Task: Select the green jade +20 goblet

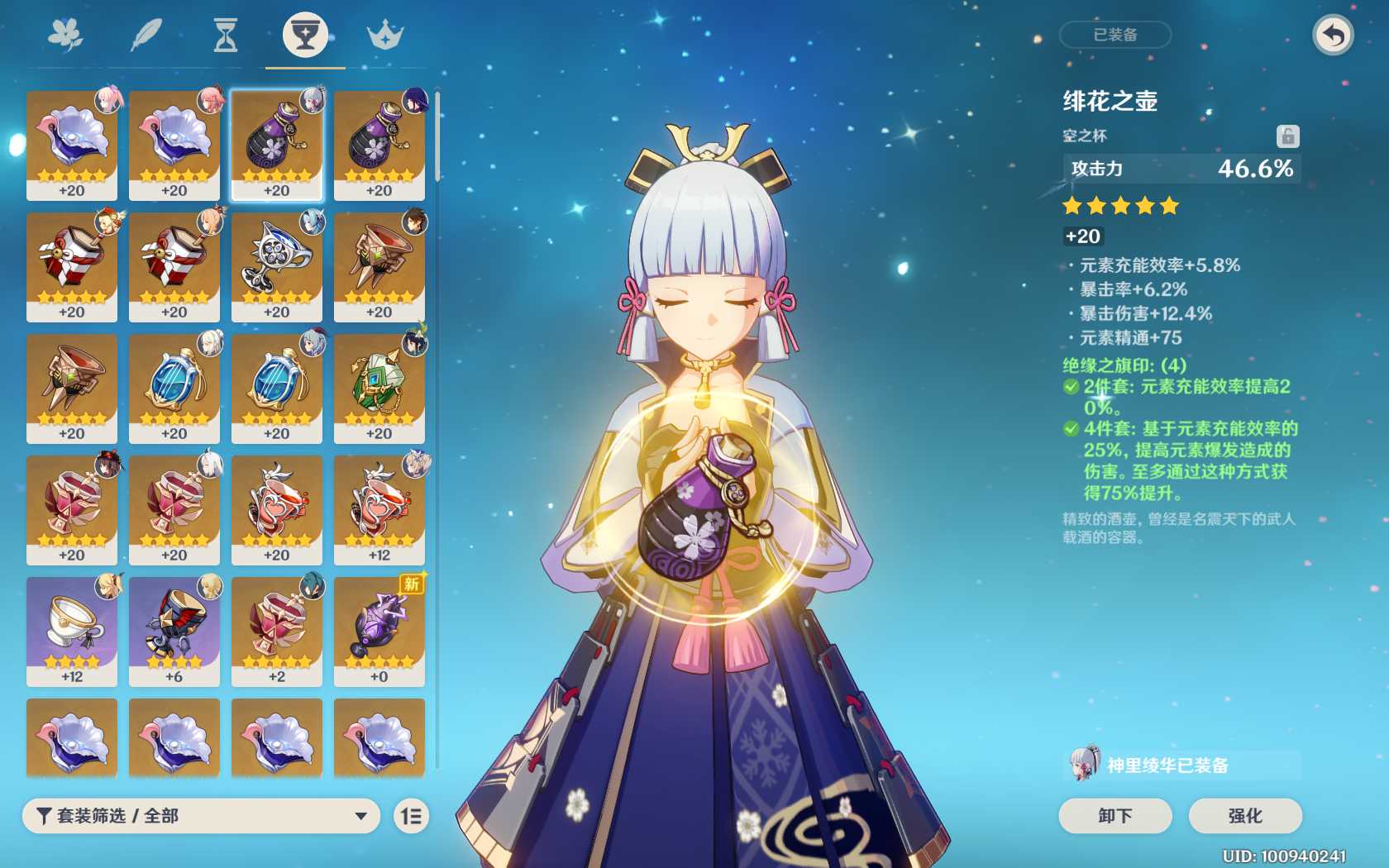Action: 379,388
